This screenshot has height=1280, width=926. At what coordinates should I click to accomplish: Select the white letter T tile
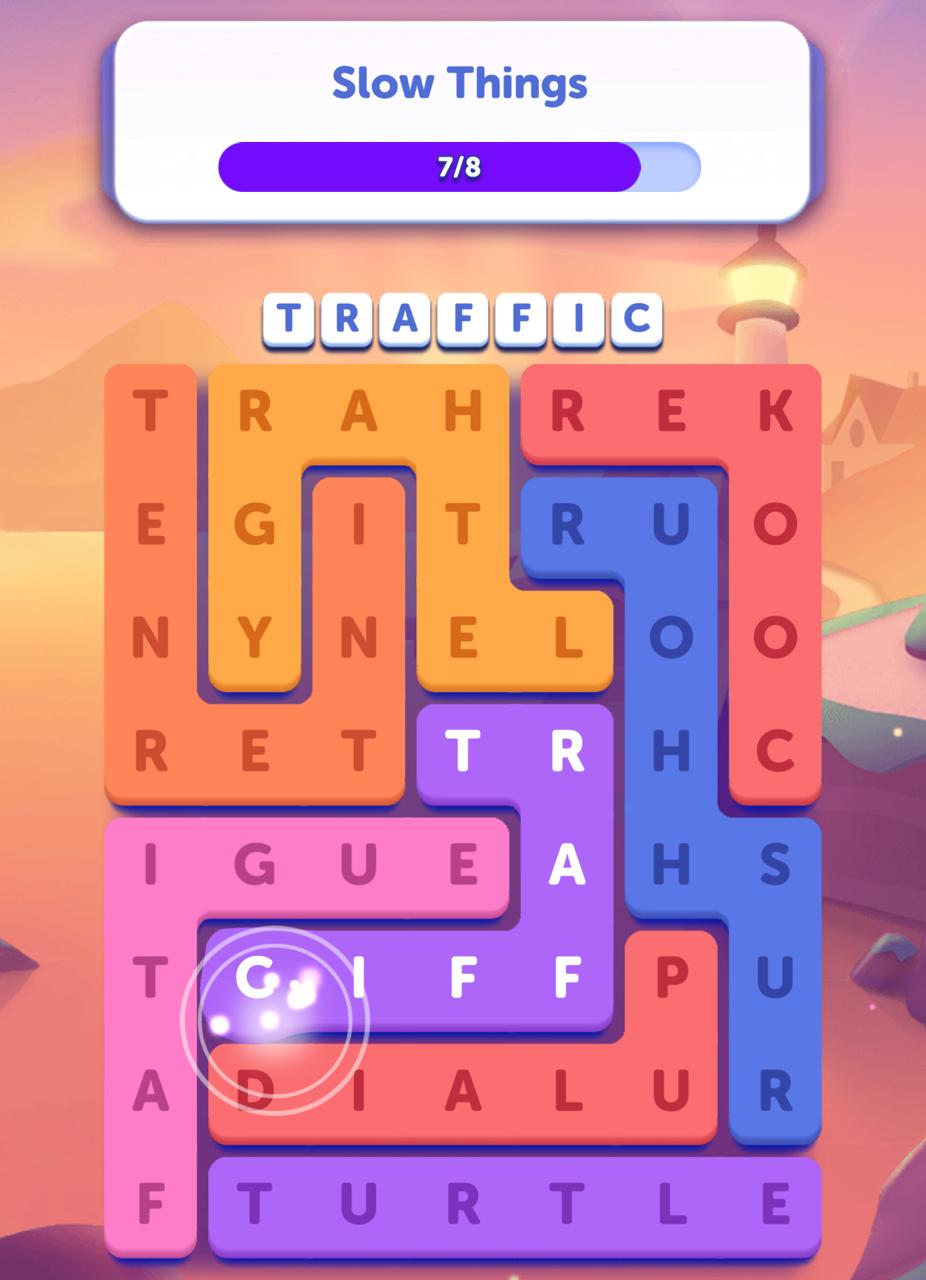(463, 752)
